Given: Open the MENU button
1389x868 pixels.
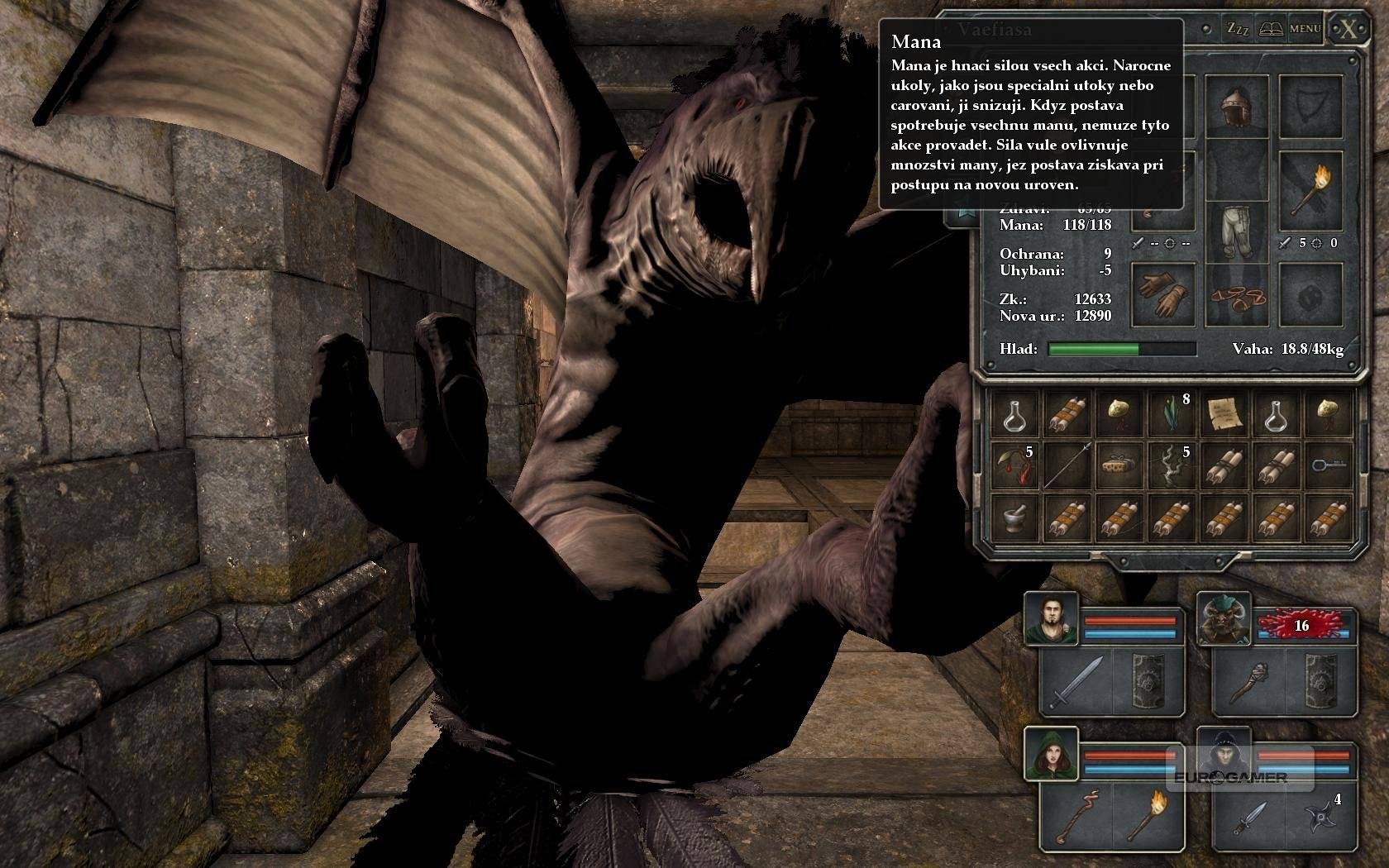Looking at the screenshot, I should pyautogui.click(x=1305, y=29).
